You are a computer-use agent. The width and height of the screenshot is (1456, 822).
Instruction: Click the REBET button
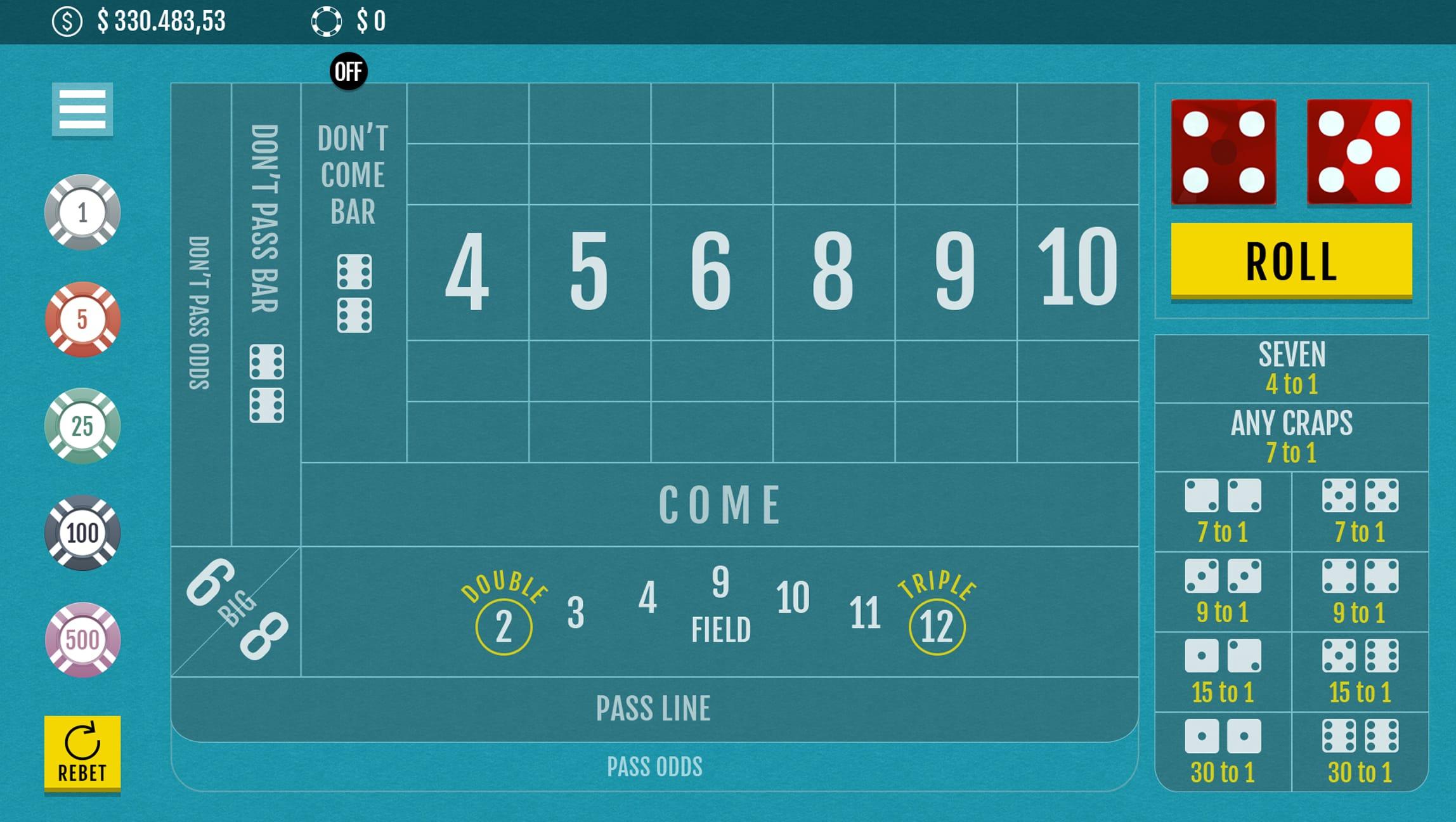coord(82,753)
